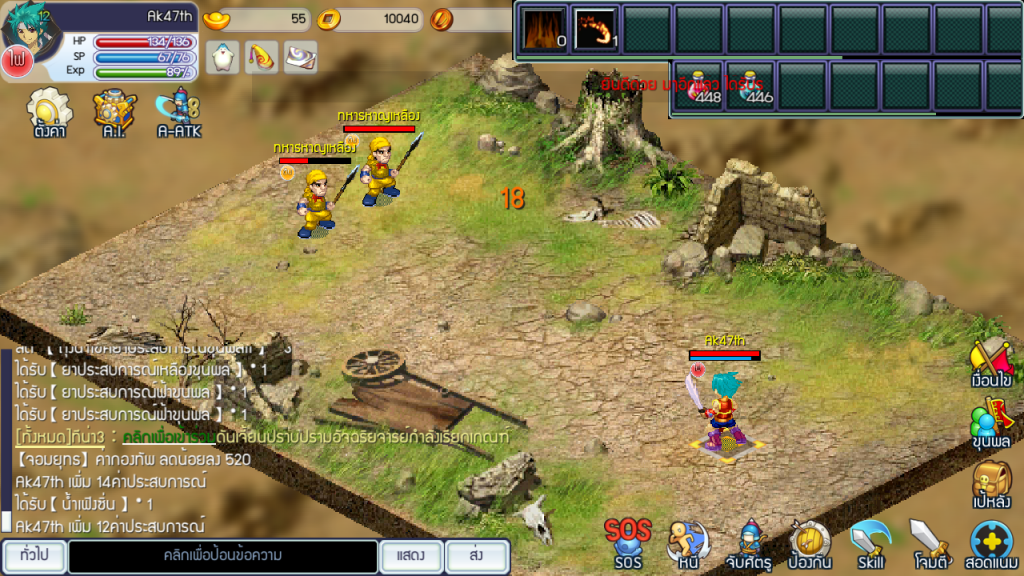Select the swirl card item icon
This screenshot has width=1024, height=576.
point(301,57)
